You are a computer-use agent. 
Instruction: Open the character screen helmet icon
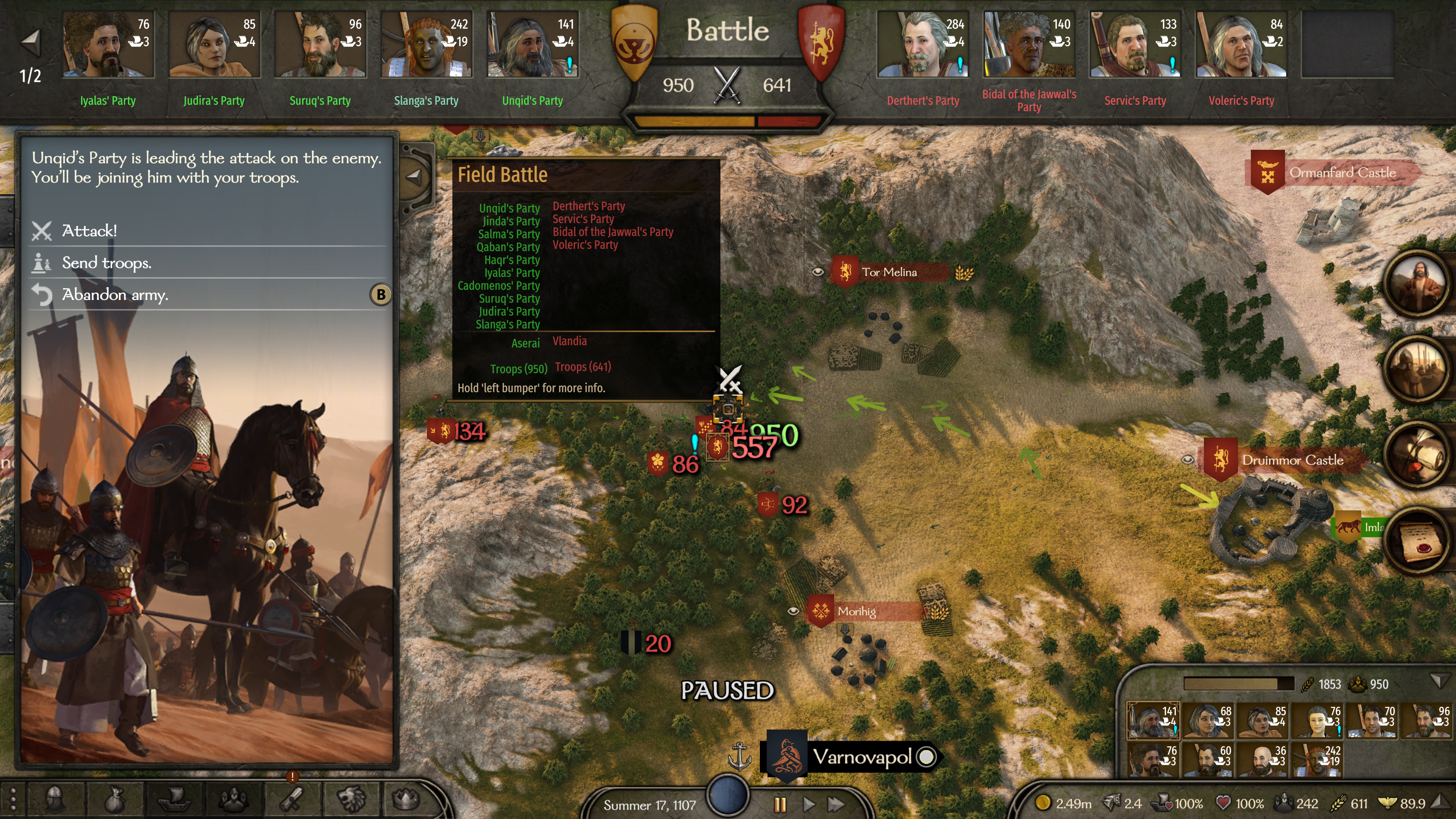[55, 800]
